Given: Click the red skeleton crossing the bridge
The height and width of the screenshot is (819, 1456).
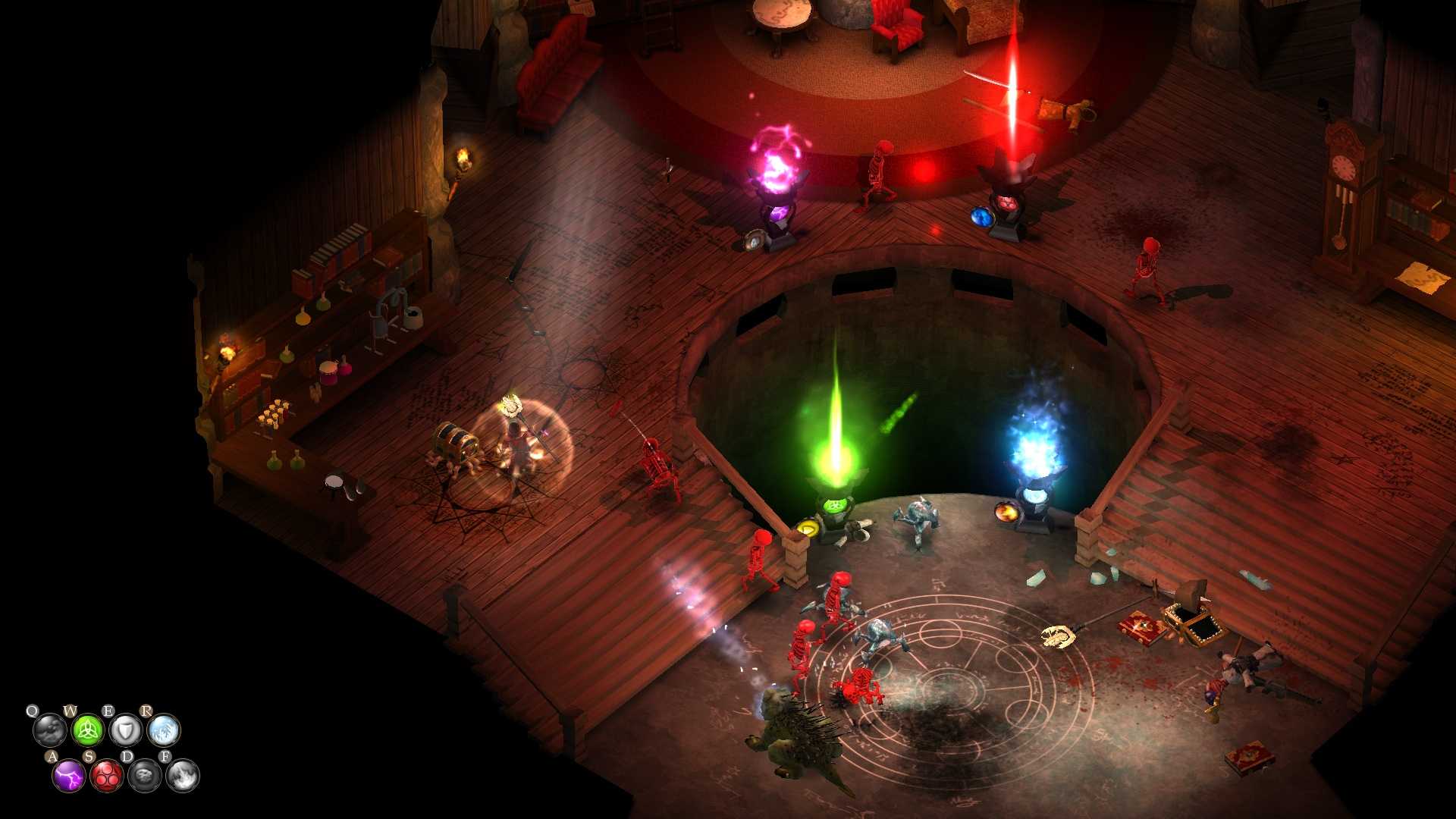Looking at the screenshot, I should point(760,554).
